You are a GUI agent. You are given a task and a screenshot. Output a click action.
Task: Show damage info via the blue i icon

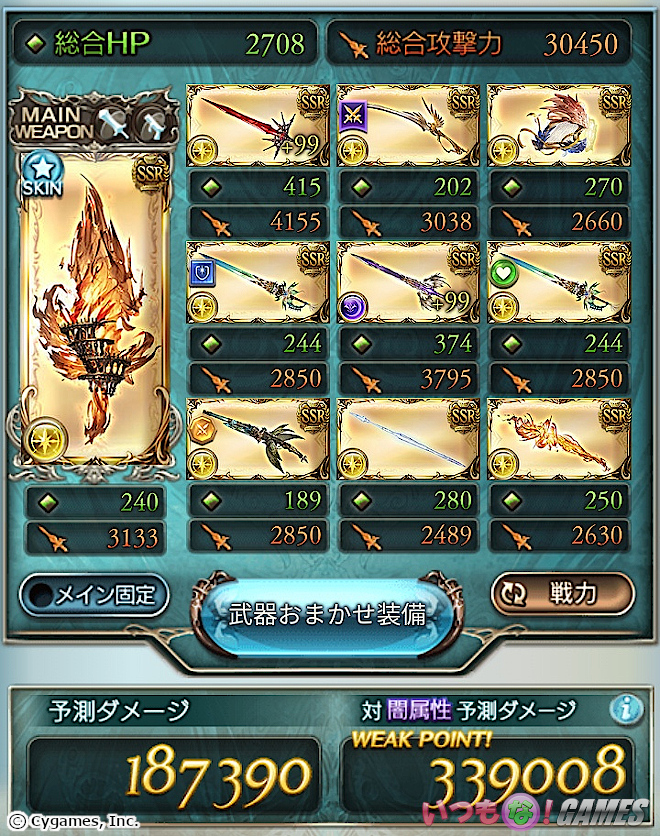[x=626, y=709]
